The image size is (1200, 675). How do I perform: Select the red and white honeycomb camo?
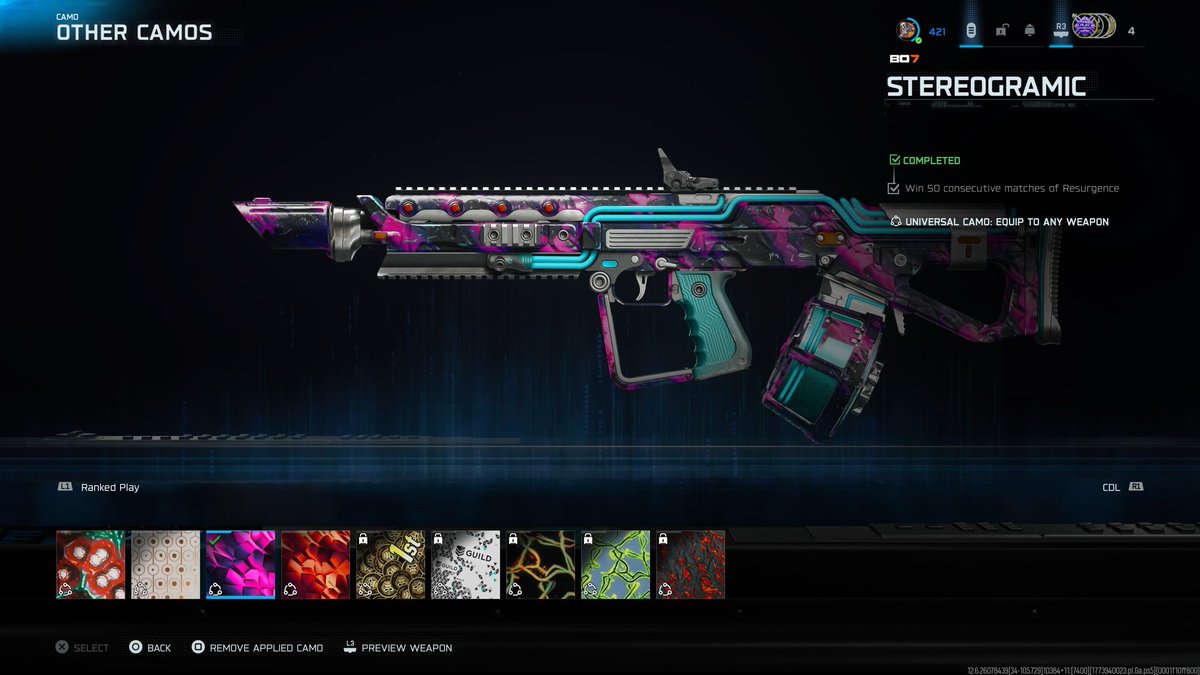coord(91,564)
